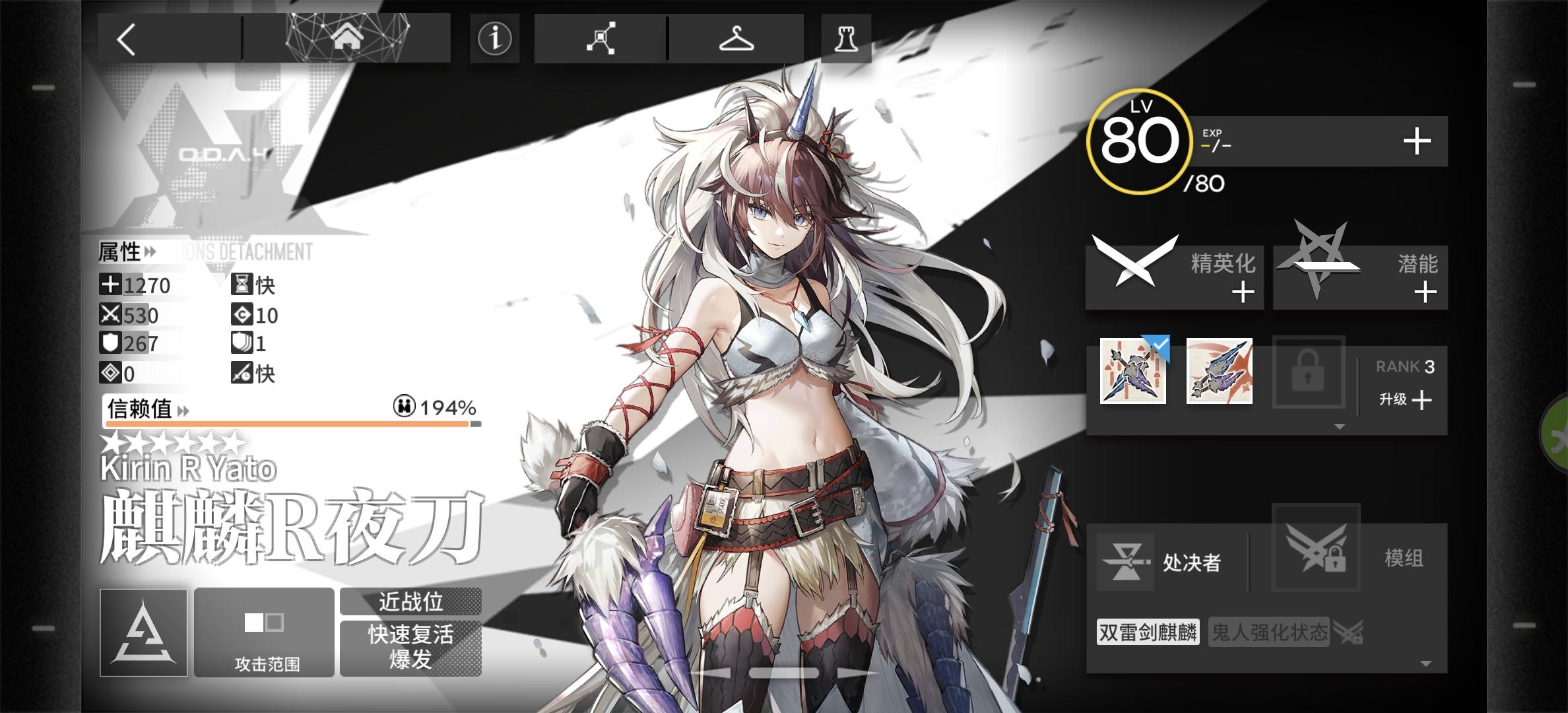Open the operator info icon
The width and height of the screenshot is (1568, 713).
point(494,38)
